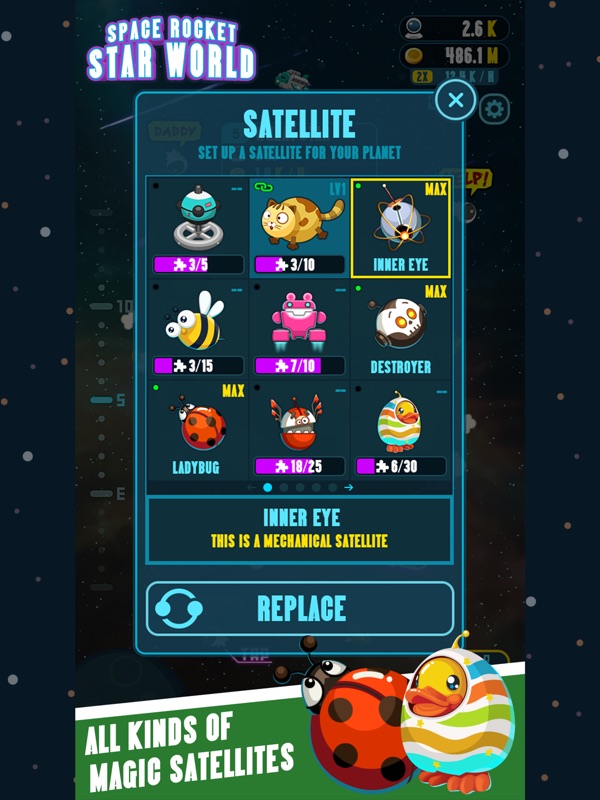Select the teal robot turret satellite
Screen dimensions: 600x800
(198, 228)
